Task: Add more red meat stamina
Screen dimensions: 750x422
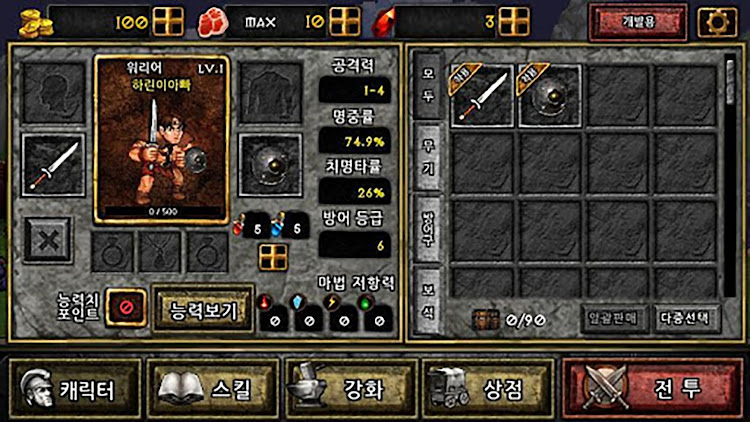Action: pyautogui.click(x=344, y=21)
